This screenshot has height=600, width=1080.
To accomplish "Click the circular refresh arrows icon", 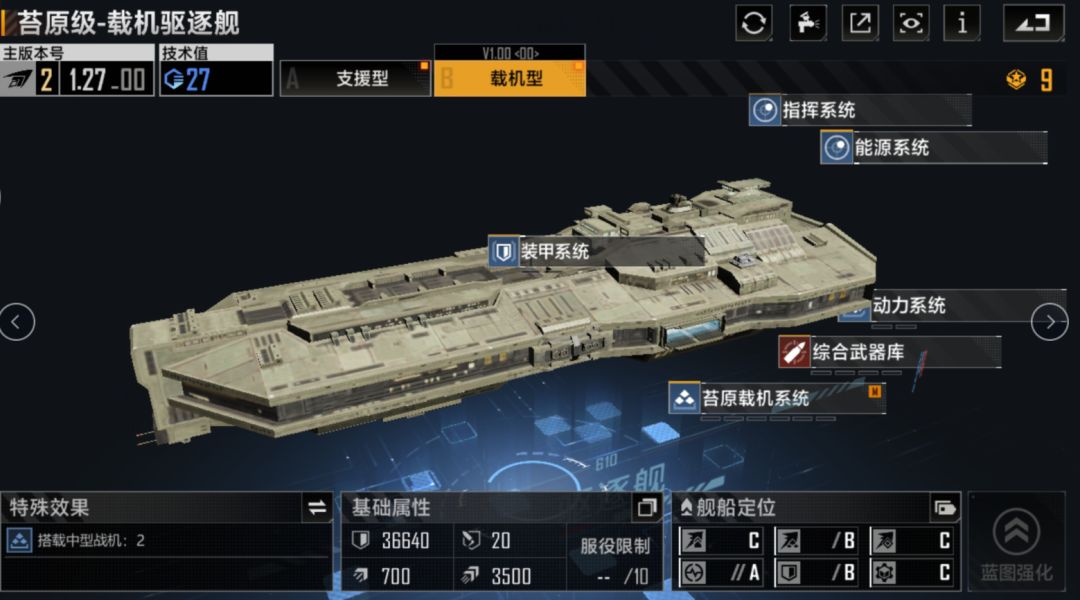I will click(x=754, y=22).
